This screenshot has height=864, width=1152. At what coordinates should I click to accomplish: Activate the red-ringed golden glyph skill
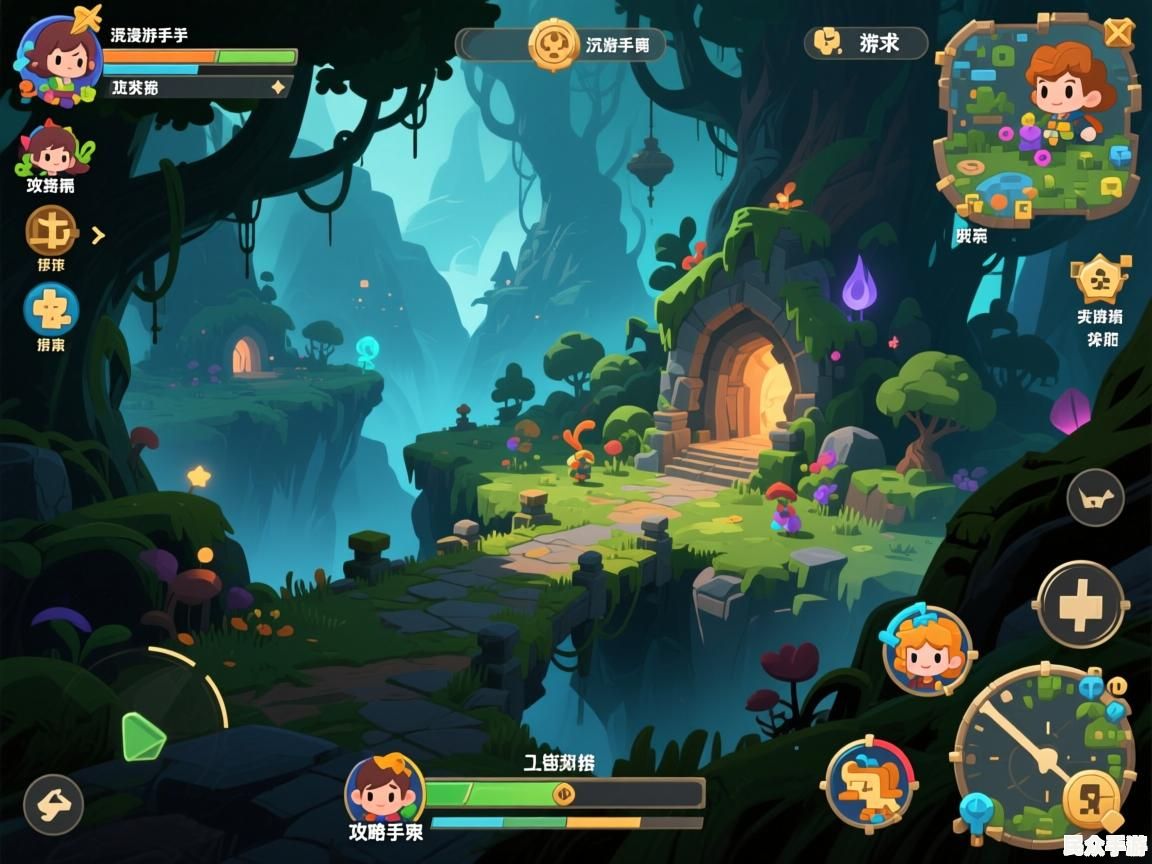pyautogui.click(x=869, y=783)
